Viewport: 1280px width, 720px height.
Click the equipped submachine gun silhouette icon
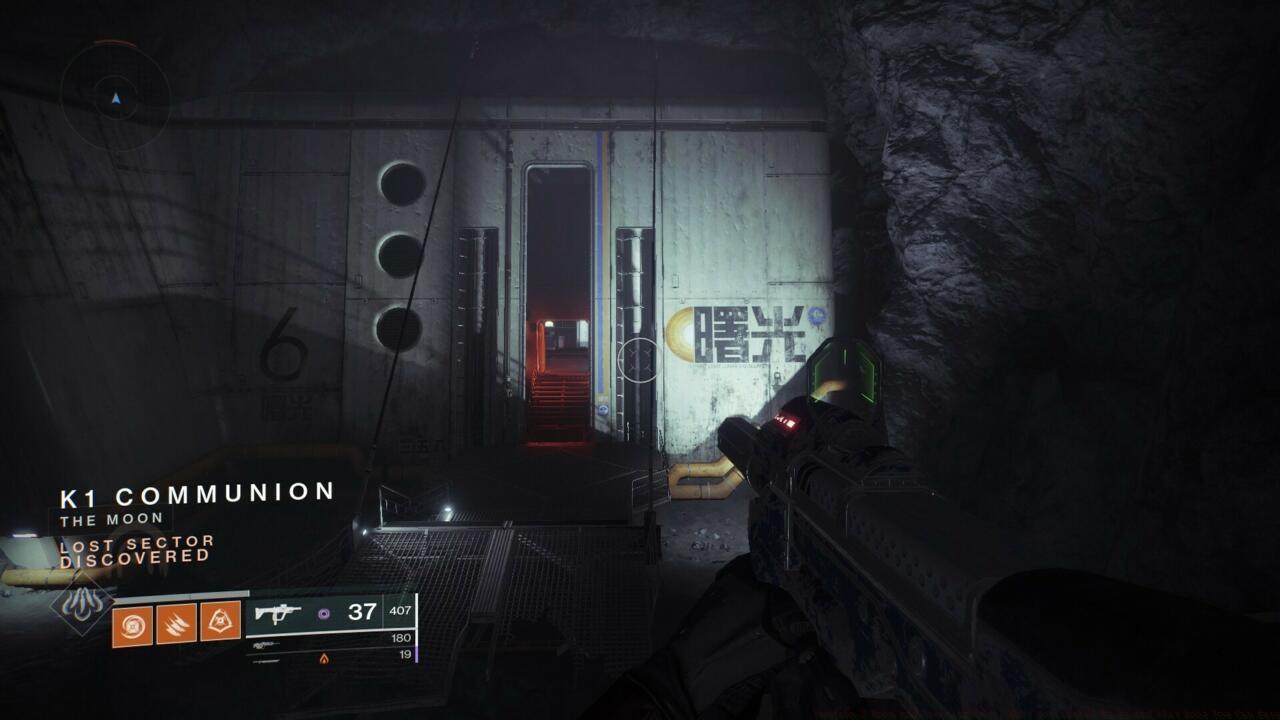coord(277,613)
